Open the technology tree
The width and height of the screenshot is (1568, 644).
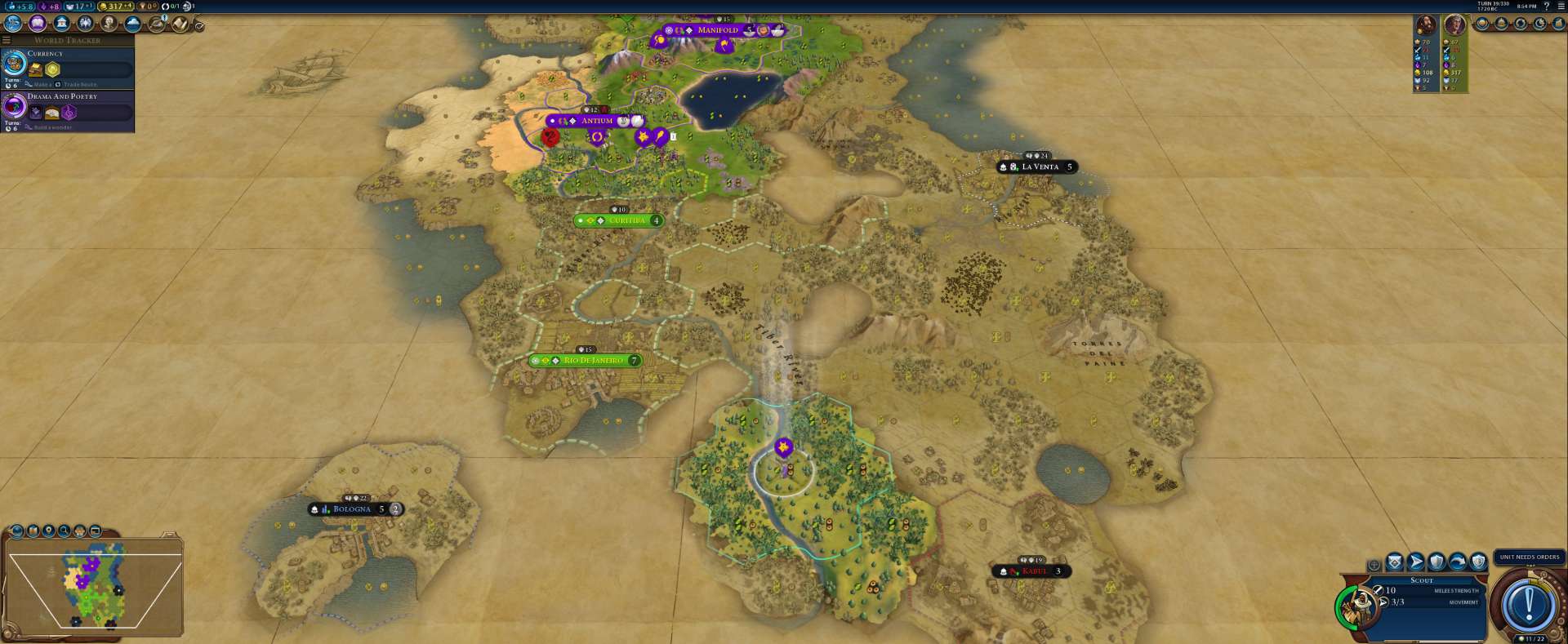(x=14, y=24)
